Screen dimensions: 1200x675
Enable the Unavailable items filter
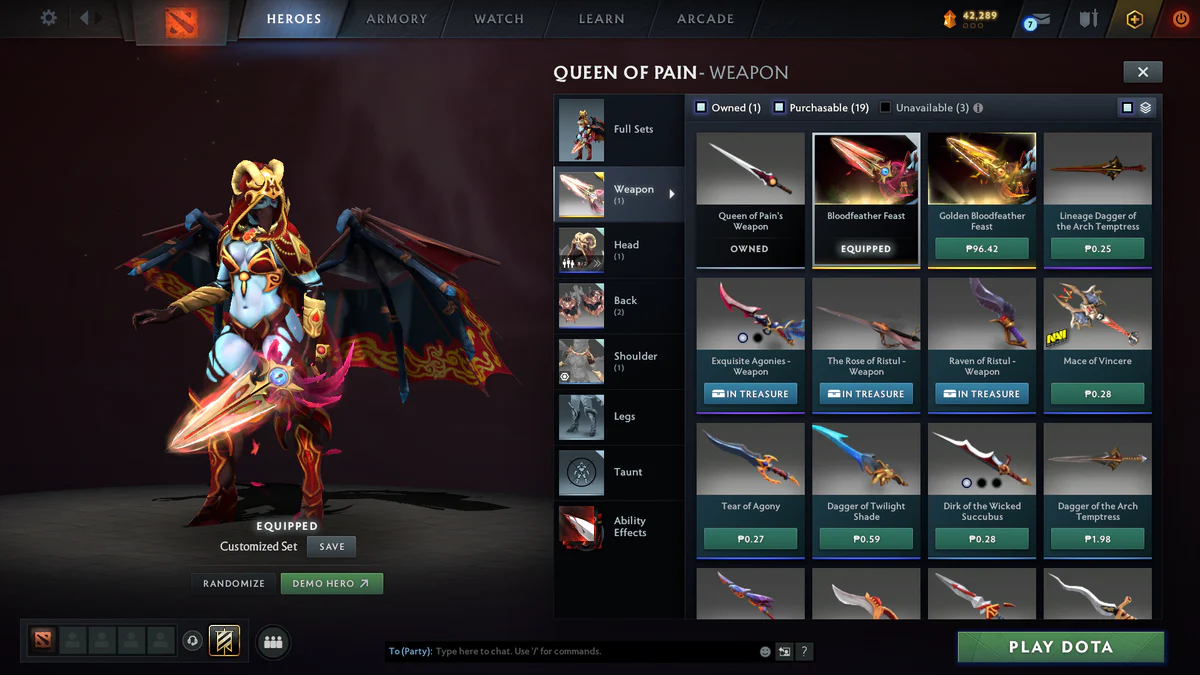(886, 108)
